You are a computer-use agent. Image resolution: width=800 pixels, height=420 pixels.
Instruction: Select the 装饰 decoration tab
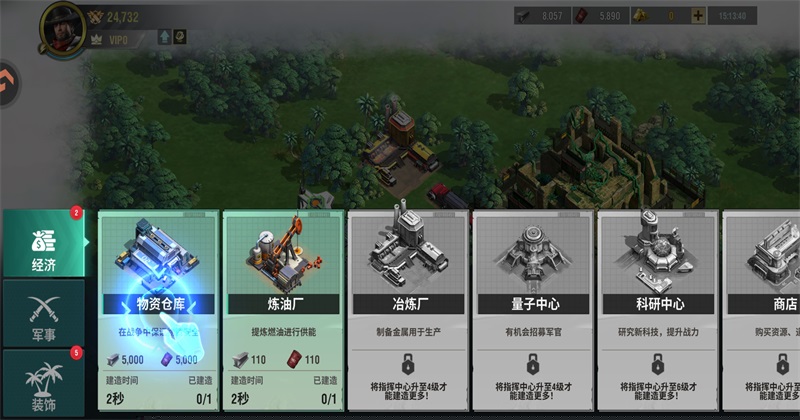point(42,381)
